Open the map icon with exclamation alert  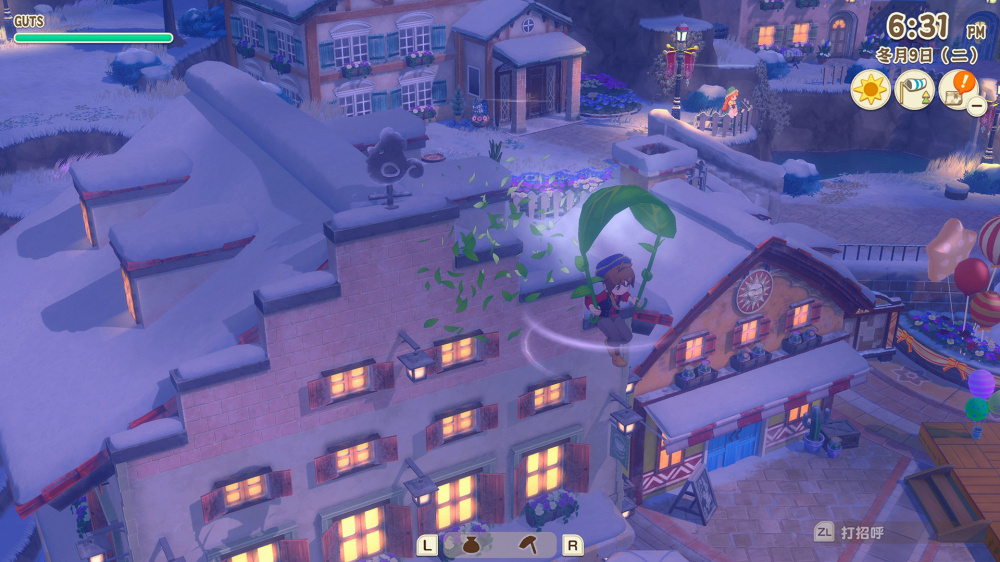coord(958,89)
